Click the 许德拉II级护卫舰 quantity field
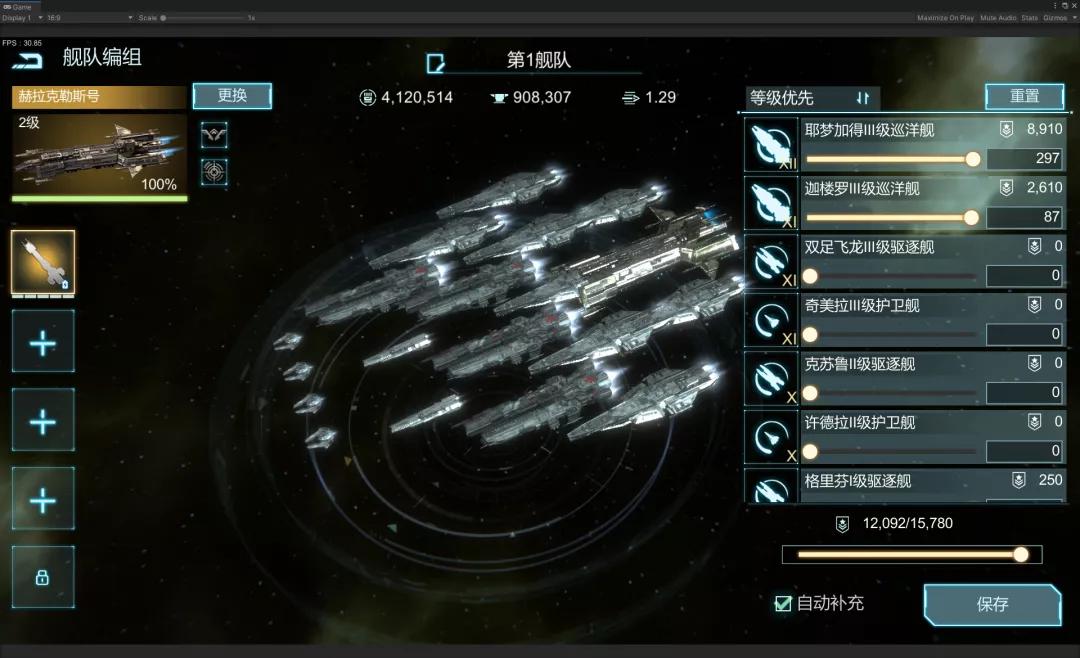The height and width of the screenshot is (658, 1080). (1024, 452)
